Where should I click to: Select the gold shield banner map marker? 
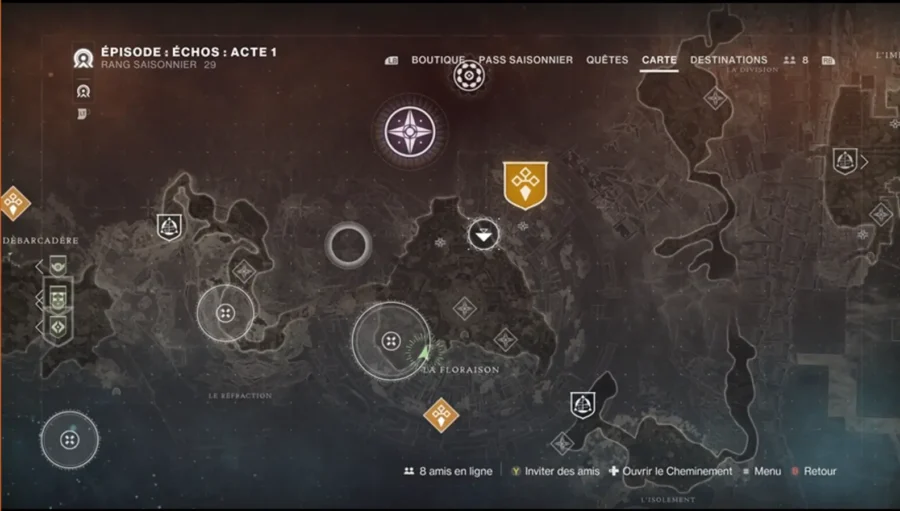(x=525, y=185)
